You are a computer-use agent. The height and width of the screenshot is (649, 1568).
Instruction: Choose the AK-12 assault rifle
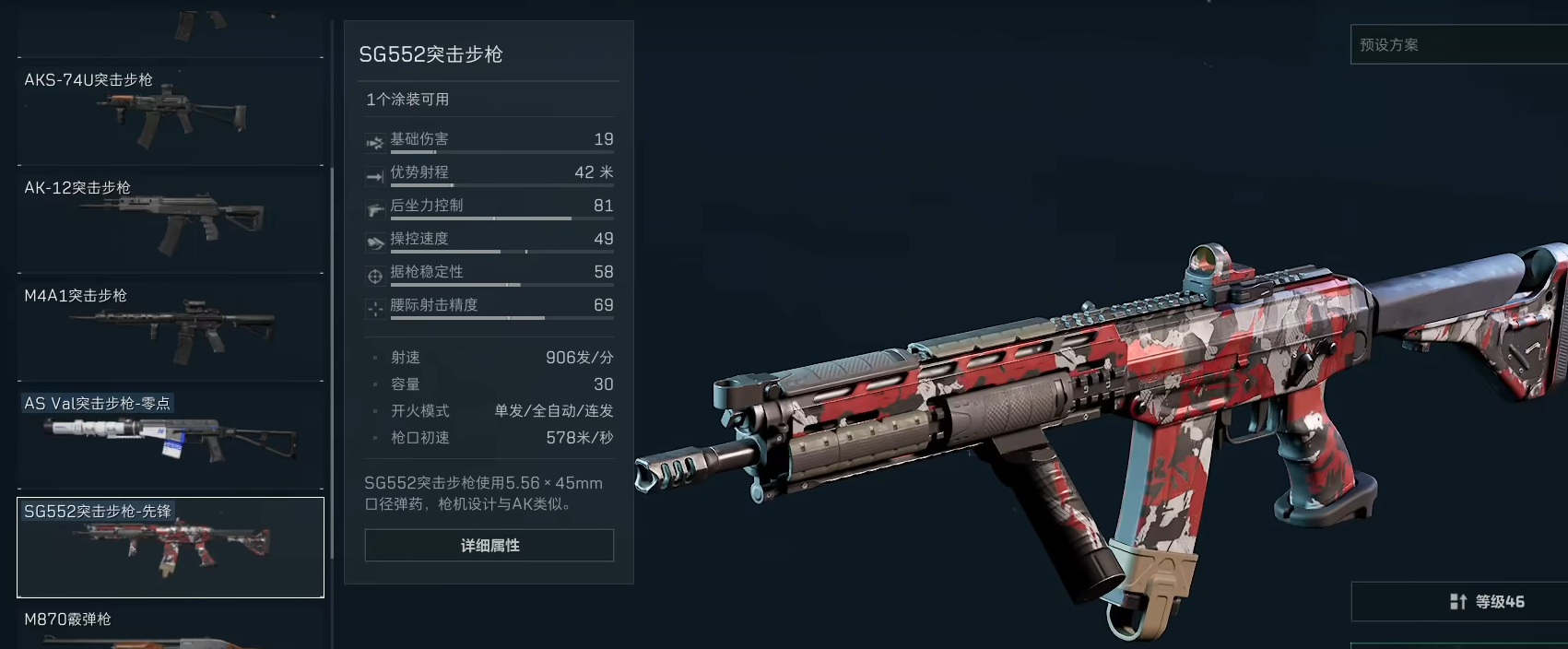click(x=171, y=220)
